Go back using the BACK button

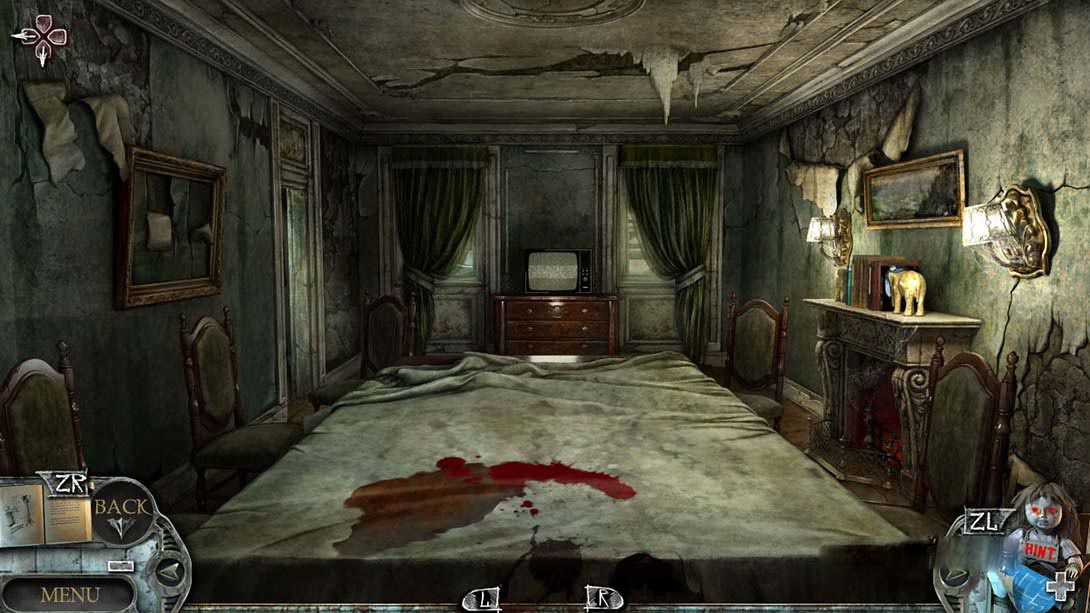tap(121, 512)
